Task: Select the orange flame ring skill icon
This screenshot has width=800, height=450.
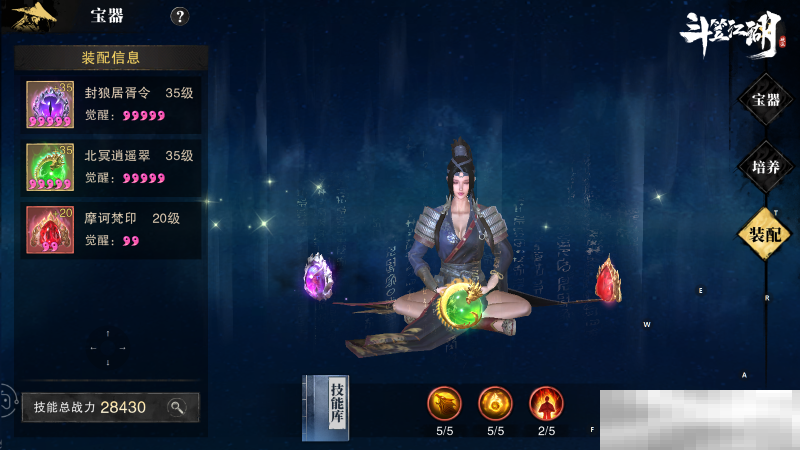Action: [495, 403]
